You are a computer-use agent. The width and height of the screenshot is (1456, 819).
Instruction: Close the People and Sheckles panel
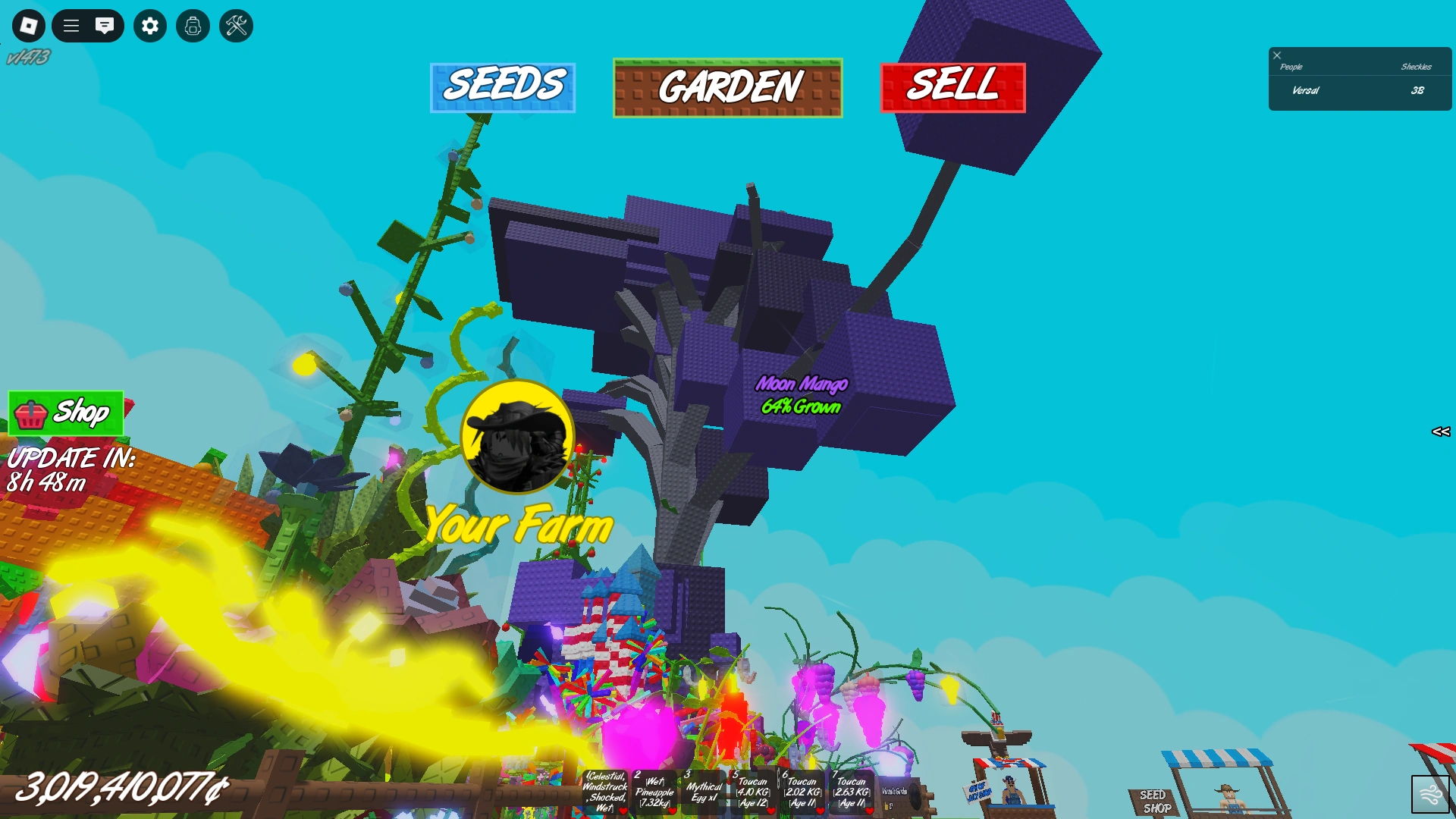point(1279,55)
